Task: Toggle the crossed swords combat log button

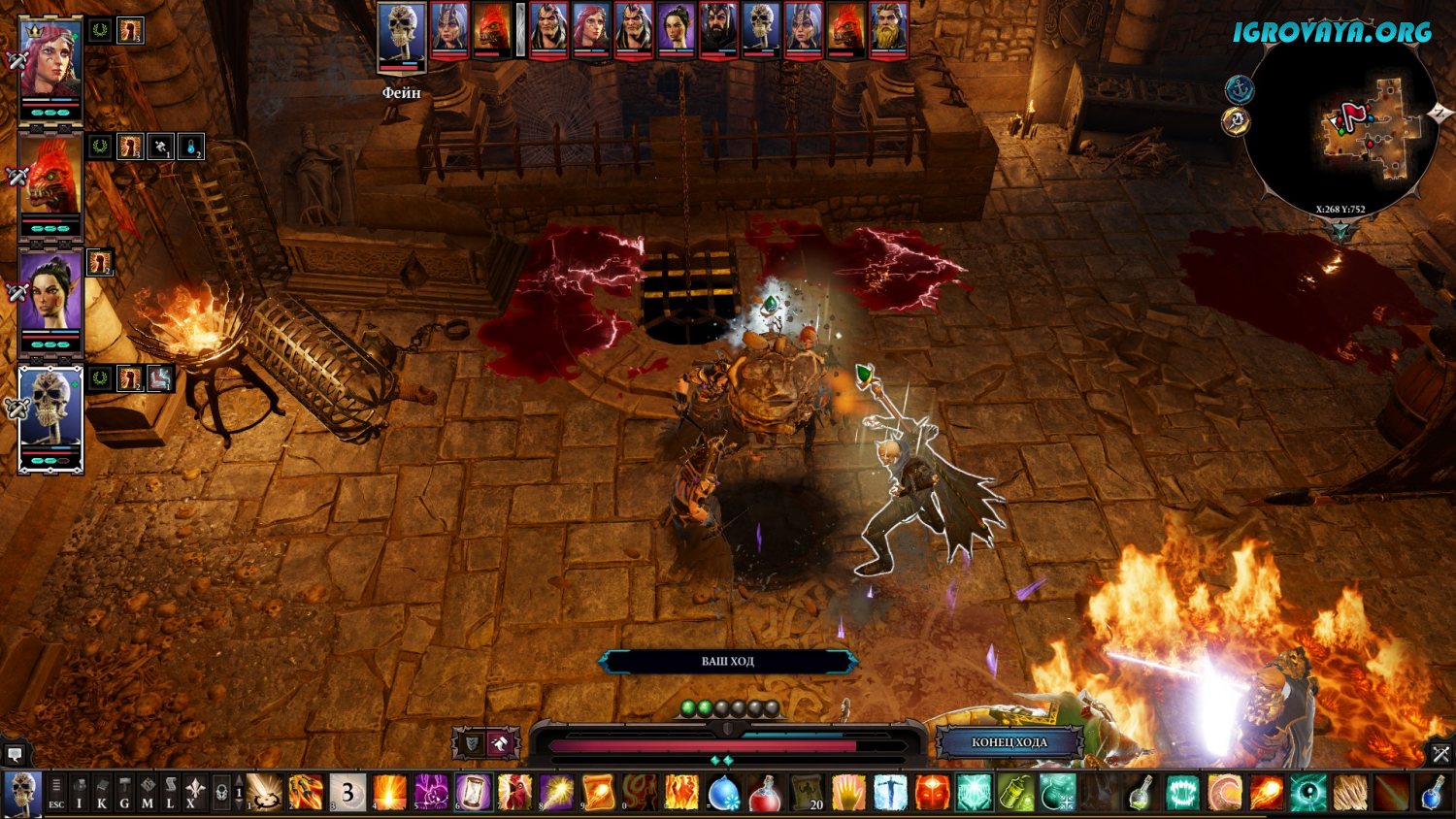Action: pyautogui.click(x=1440, y=753)
